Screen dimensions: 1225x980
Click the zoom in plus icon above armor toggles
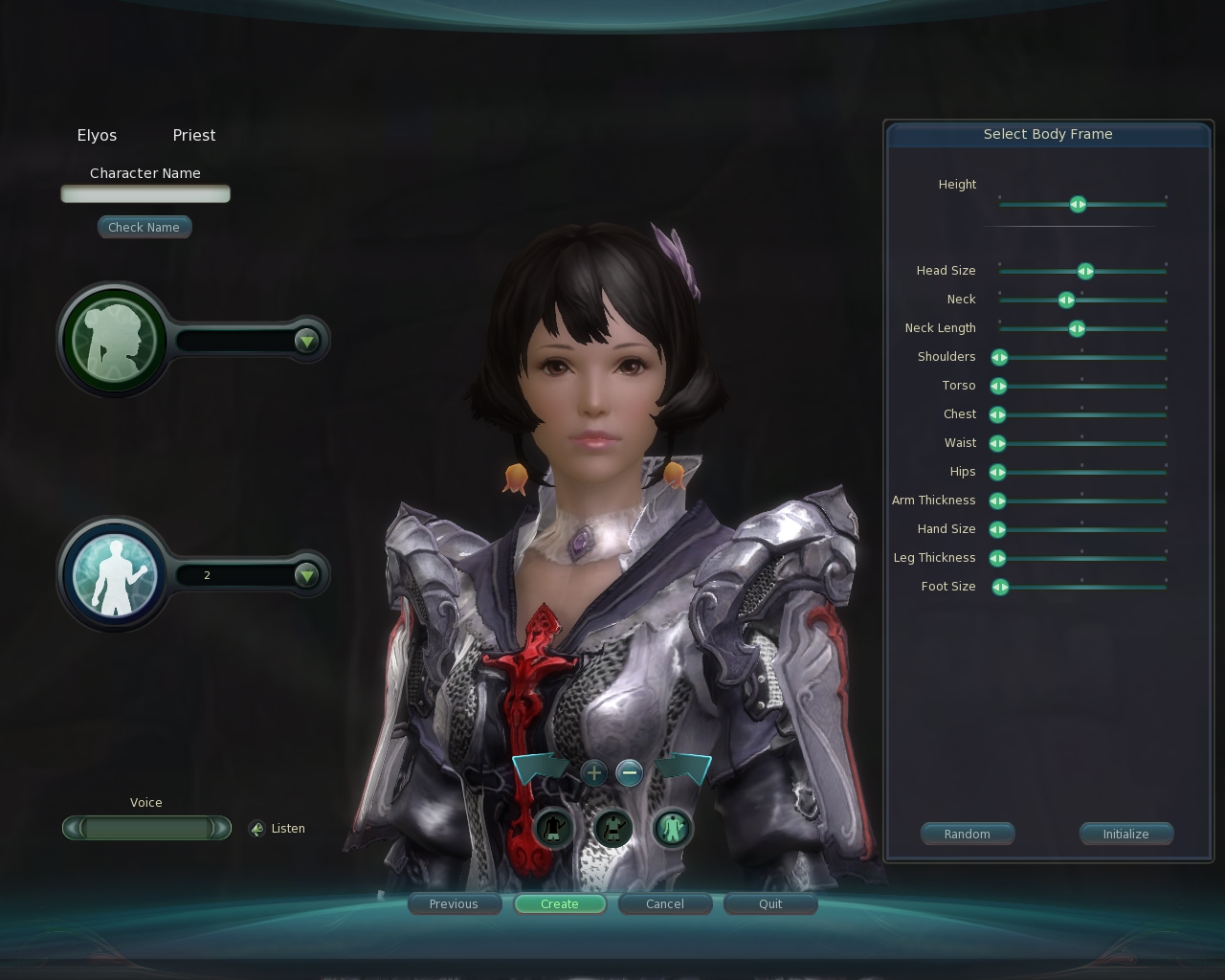593,773
